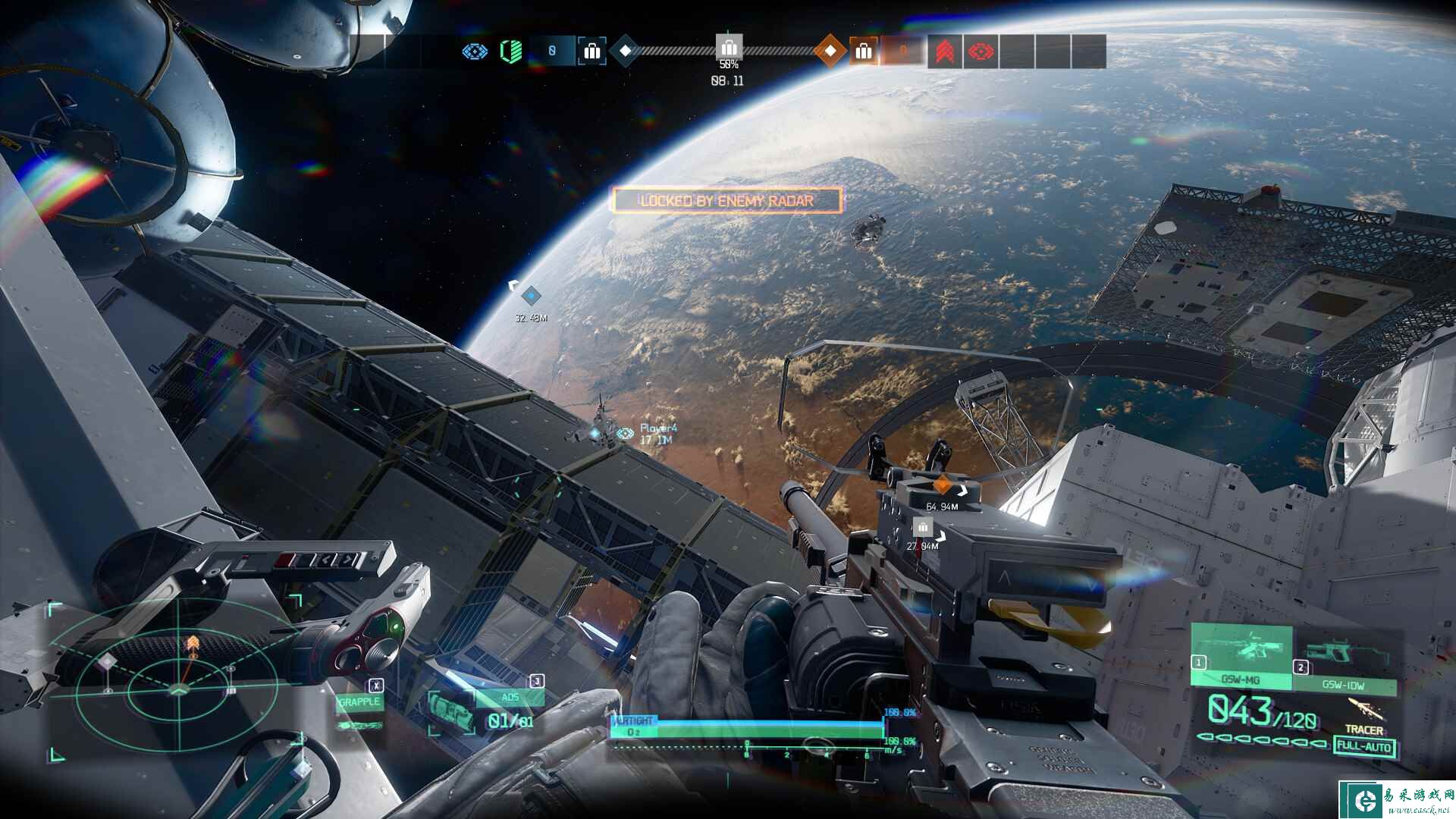
Task: Select the ADS equipment slot
Action: click(x=510, y=698)
